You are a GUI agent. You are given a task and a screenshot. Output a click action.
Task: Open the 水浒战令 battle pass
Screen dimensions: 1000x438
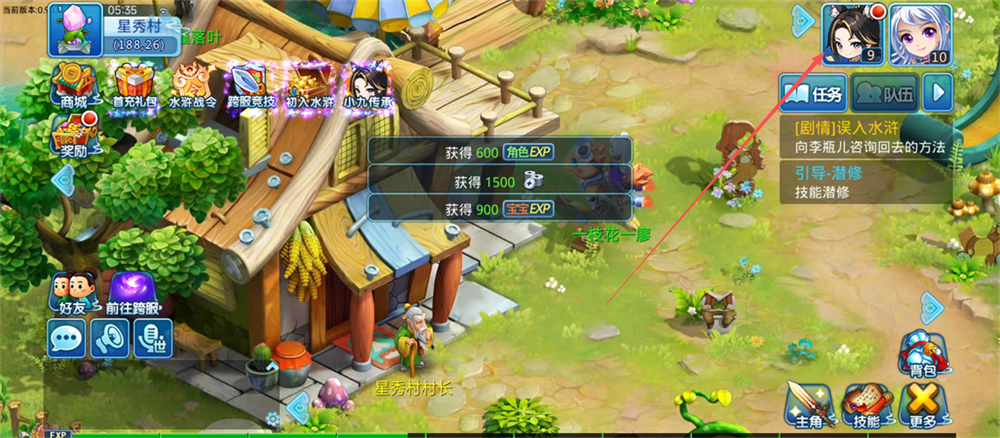tap(193, 84)
